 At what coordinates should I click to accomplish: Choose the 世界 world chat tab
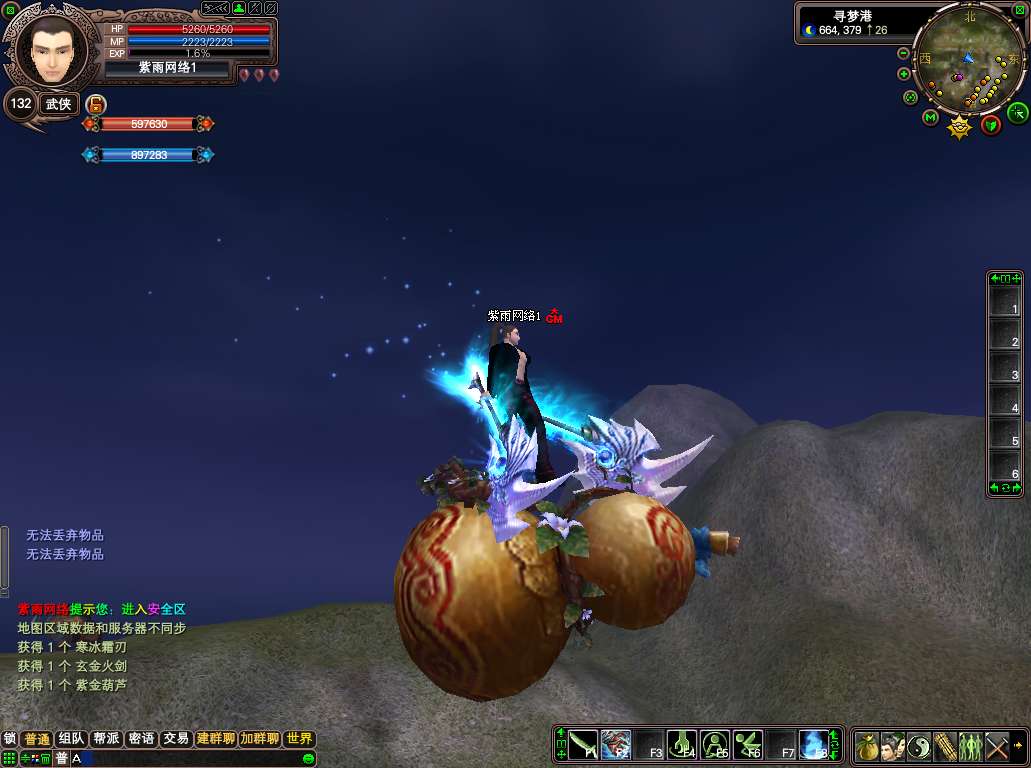(299, 739)
